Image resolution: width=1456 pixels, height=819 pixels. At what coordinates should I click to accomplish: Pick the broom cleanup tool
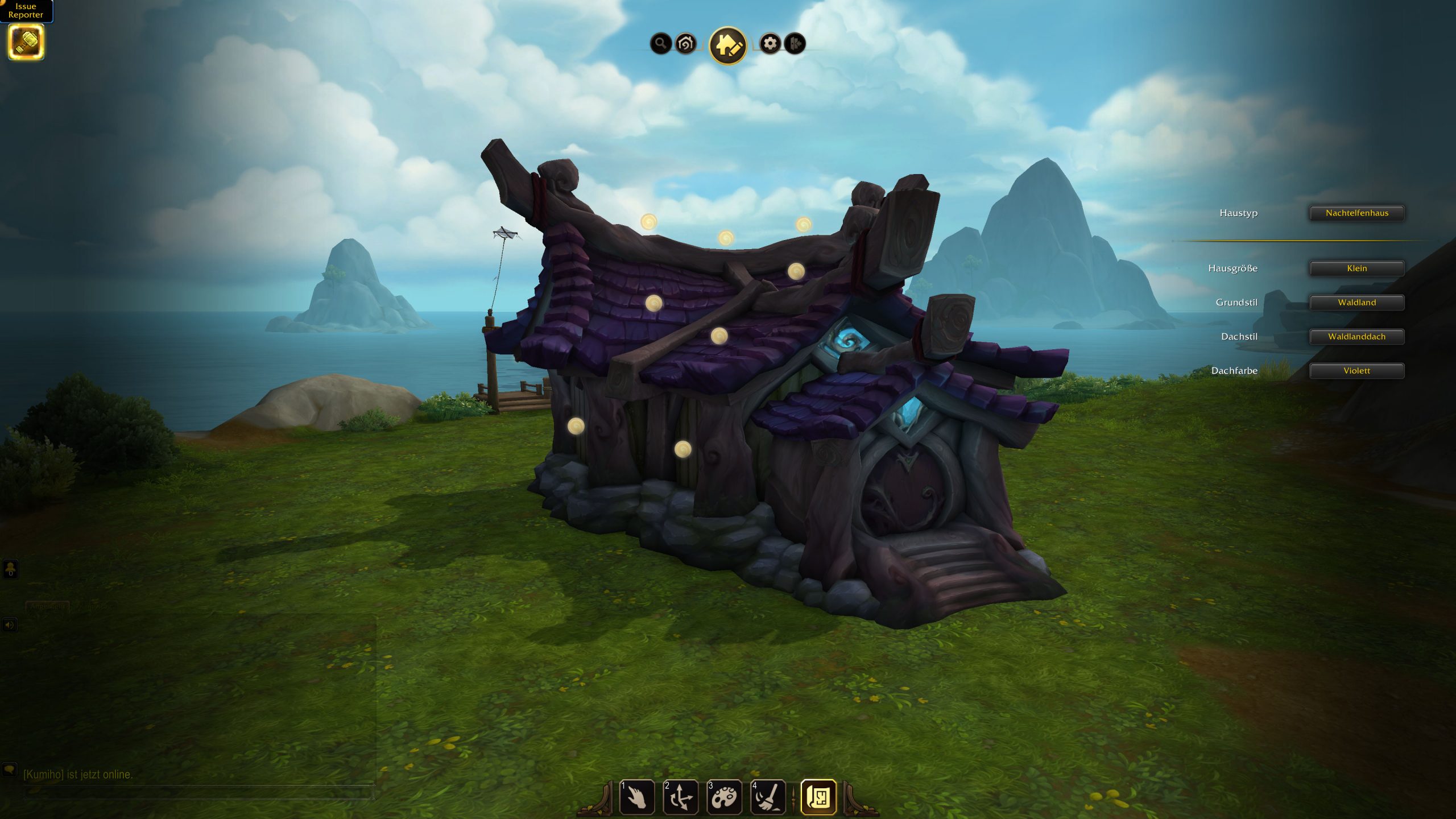click(x=768, y=797)
